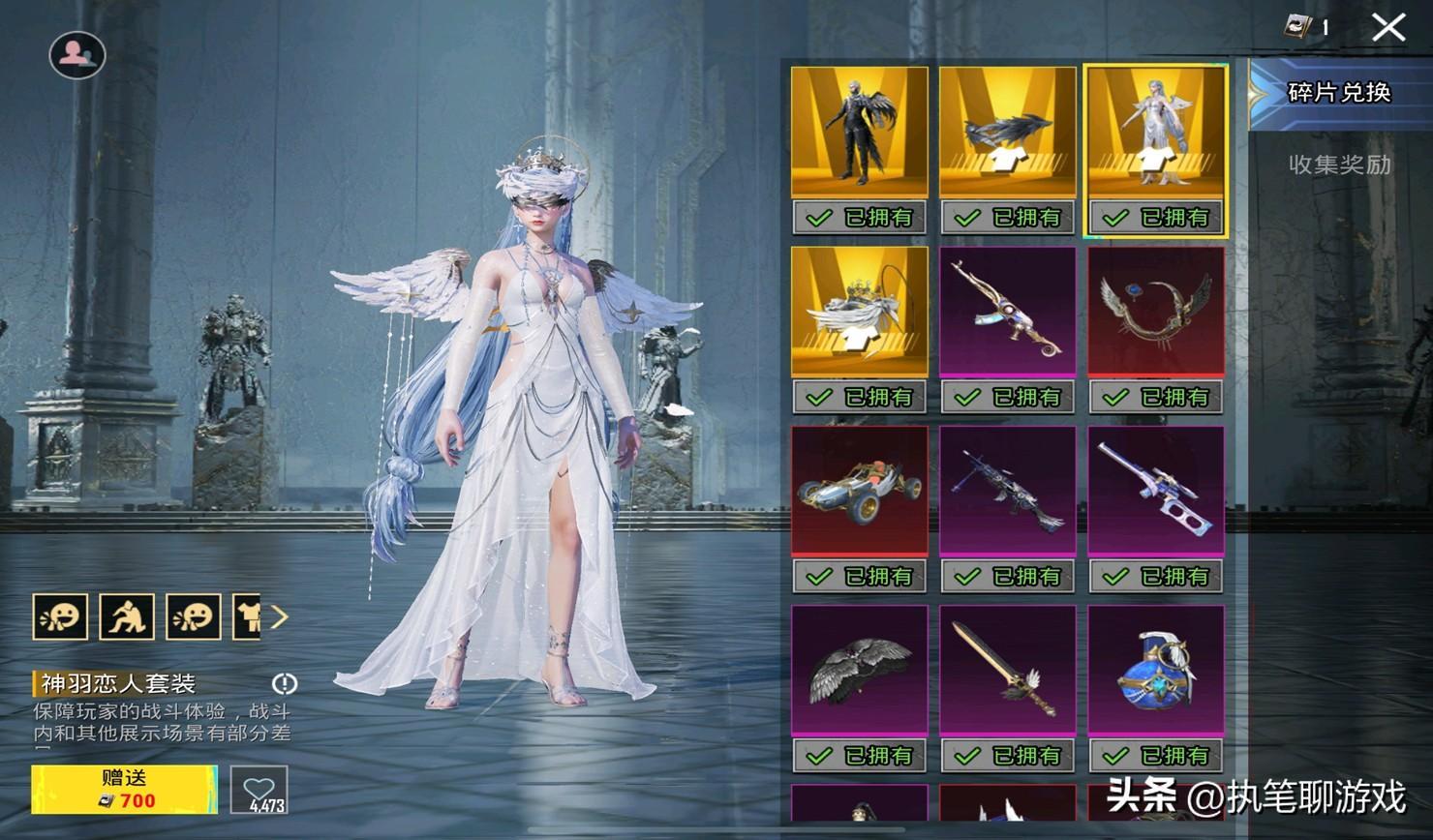Pick the buggy vehicle skin tile
1433x840 pixels.
[859, 491]
